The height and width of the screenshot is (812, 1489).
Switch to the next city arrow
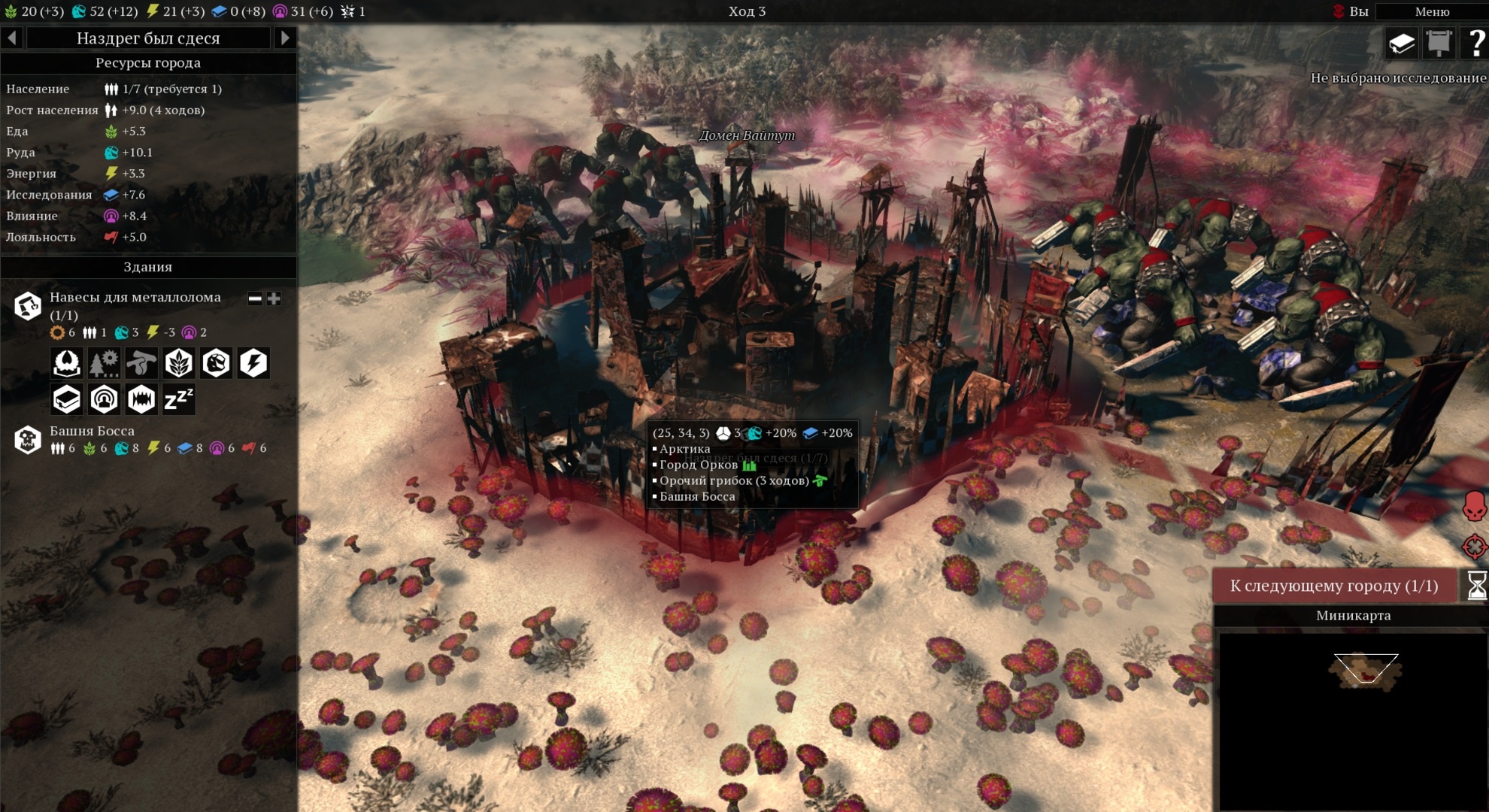pyautogui.click(x=284, y=38)
